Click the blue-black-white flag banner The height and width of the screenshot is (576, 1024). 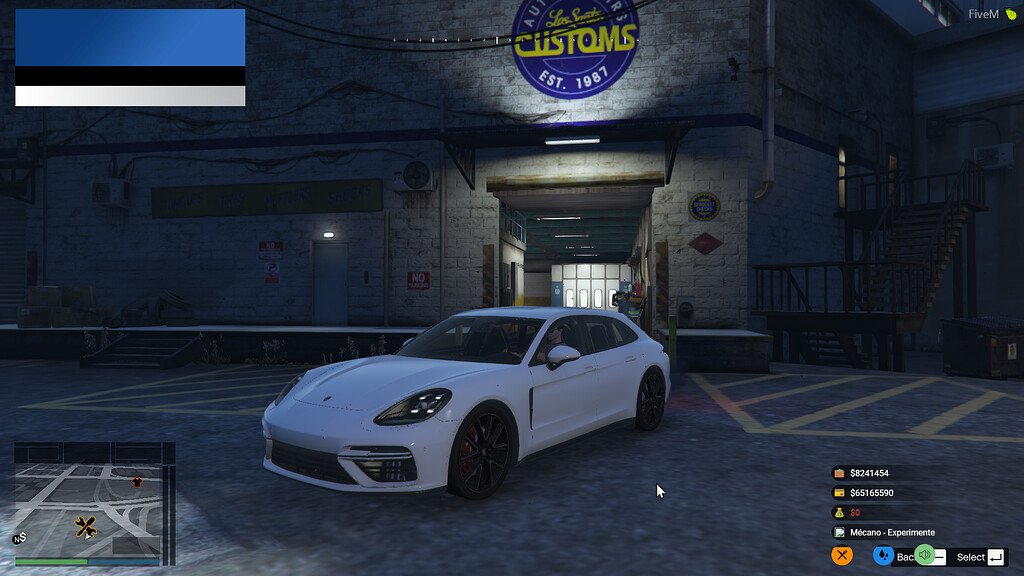[130, 57]
